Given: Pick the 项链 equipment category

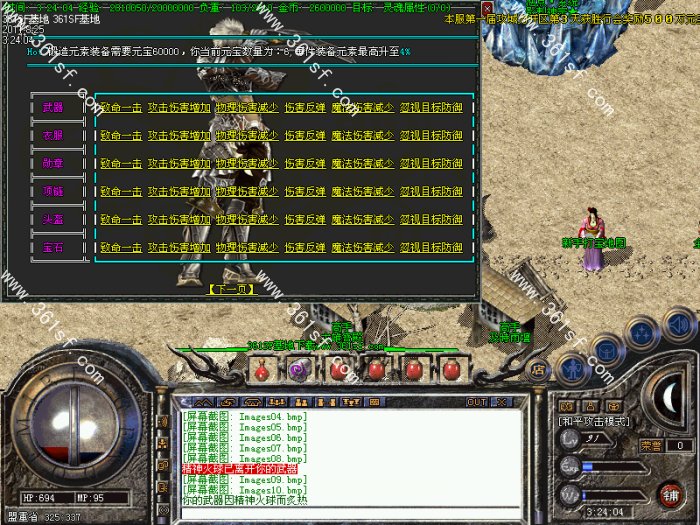Looking at the screenshot, I should [x=53, y=191].
